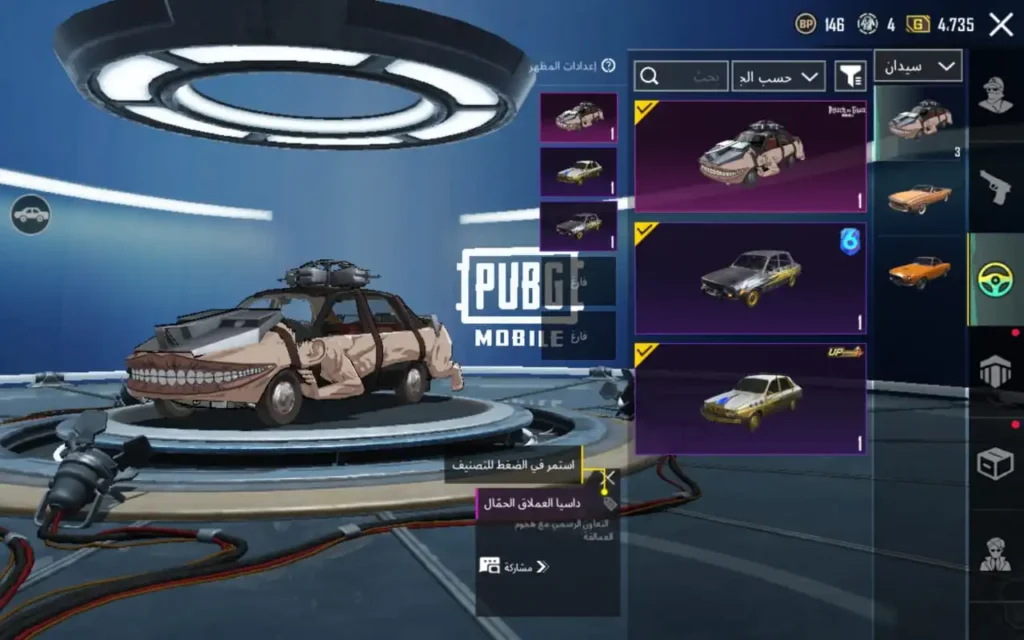Close the item info popup
1024x640 pixels.
(607, 478)
